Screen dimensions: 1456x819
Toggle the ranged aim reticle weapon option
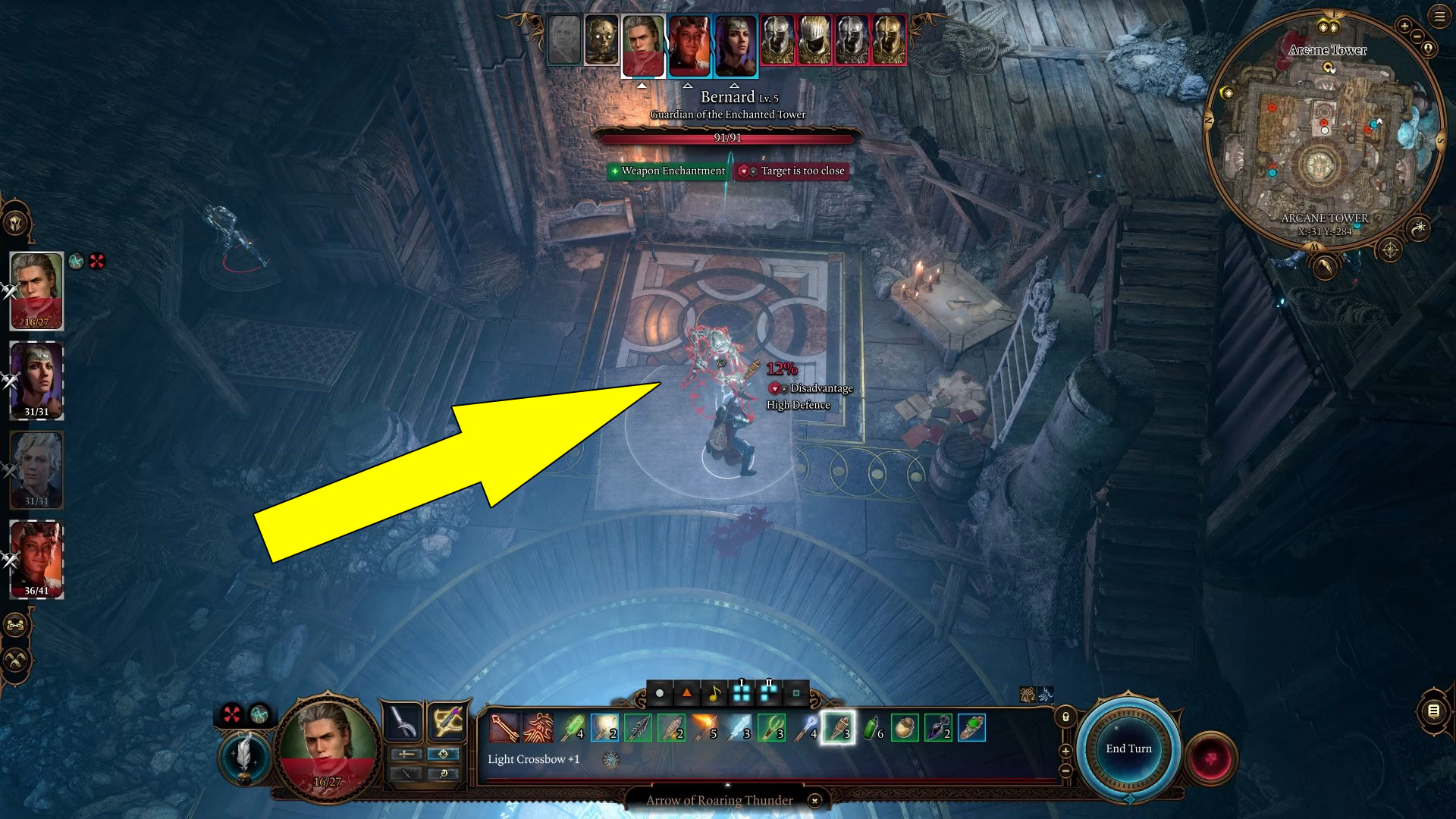tap(444, 755)
